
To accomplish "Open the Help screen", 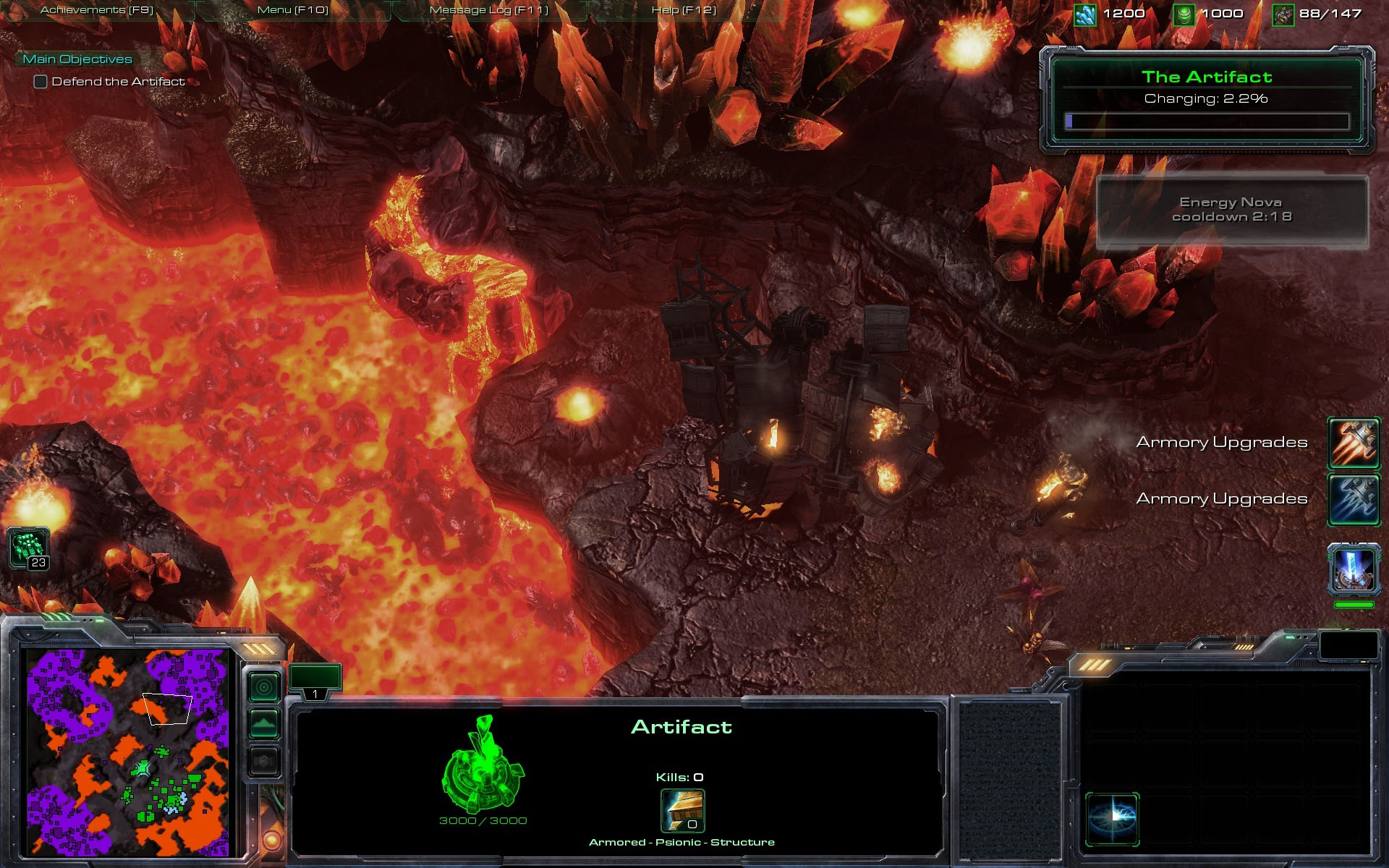I will (684, 10).
